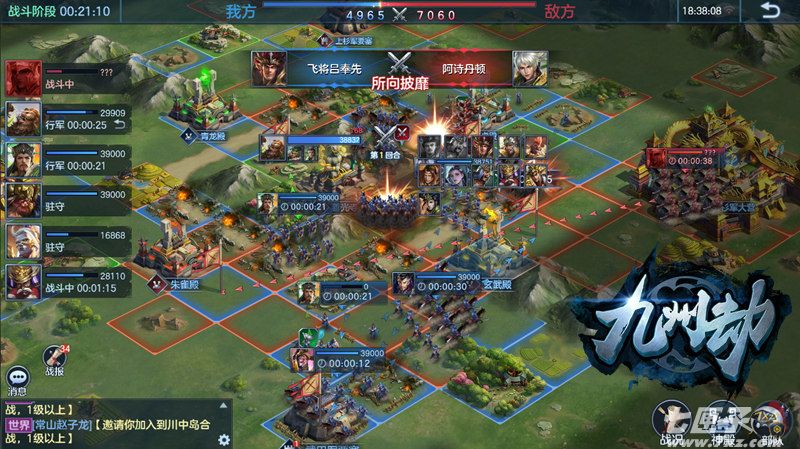Open chat settings gear icon
Image resolution: width=800 pixels, height=449 pixels.
pyautogui.click(x=224, y=439)
